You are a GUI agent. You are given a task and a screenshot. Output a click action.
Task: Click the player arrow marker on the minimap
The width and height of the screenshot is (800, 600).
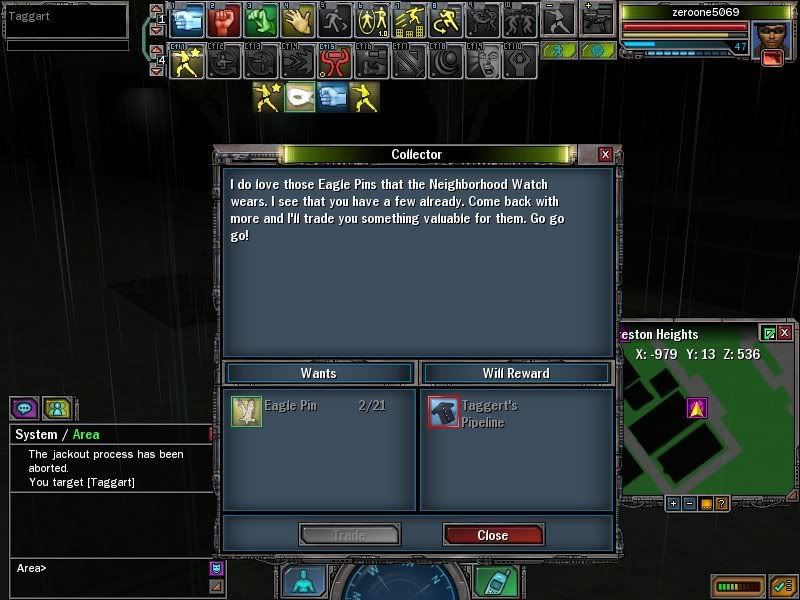pos(697,407)
